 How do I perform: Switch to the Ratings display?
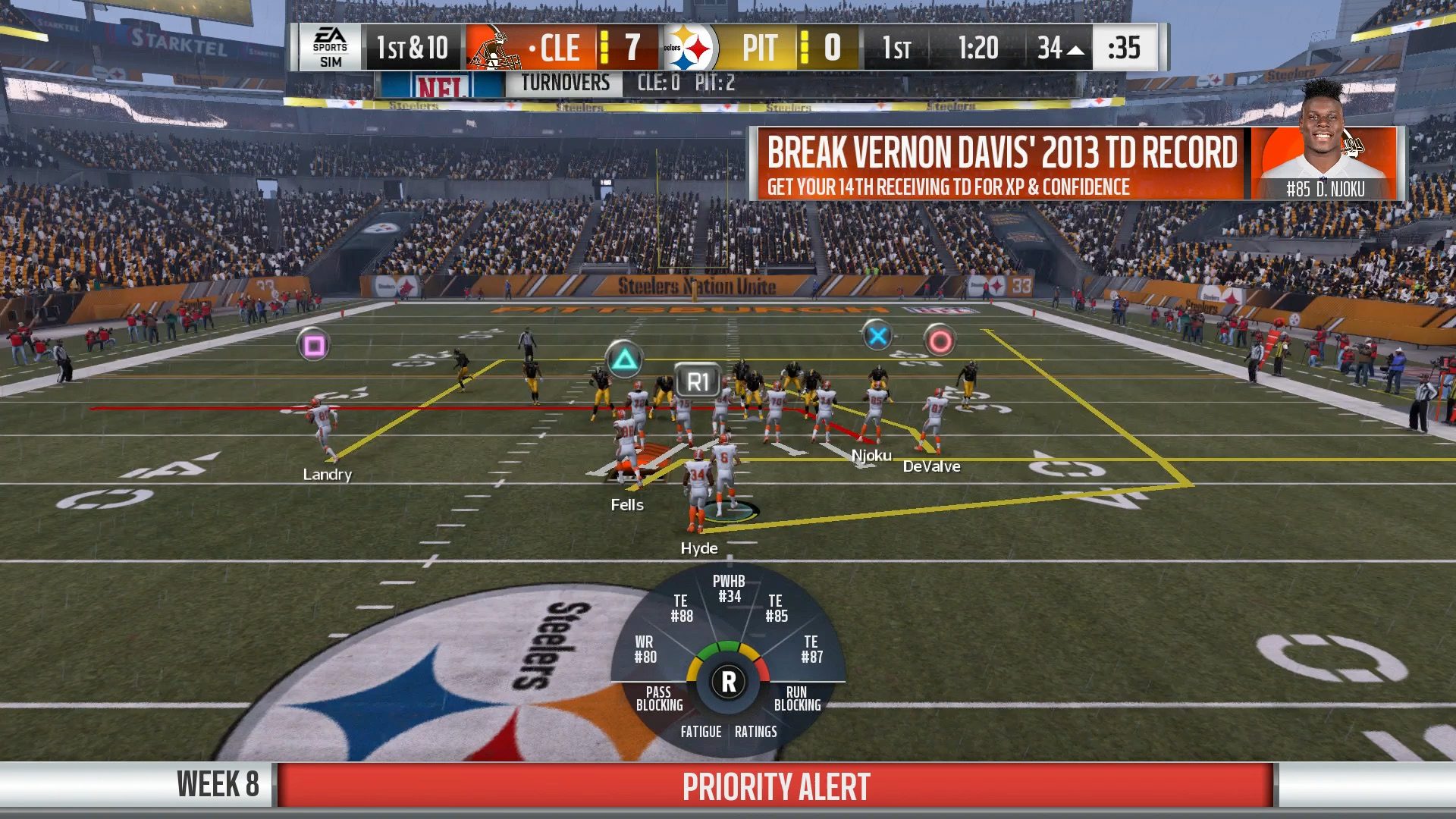(x=755, y=733)
